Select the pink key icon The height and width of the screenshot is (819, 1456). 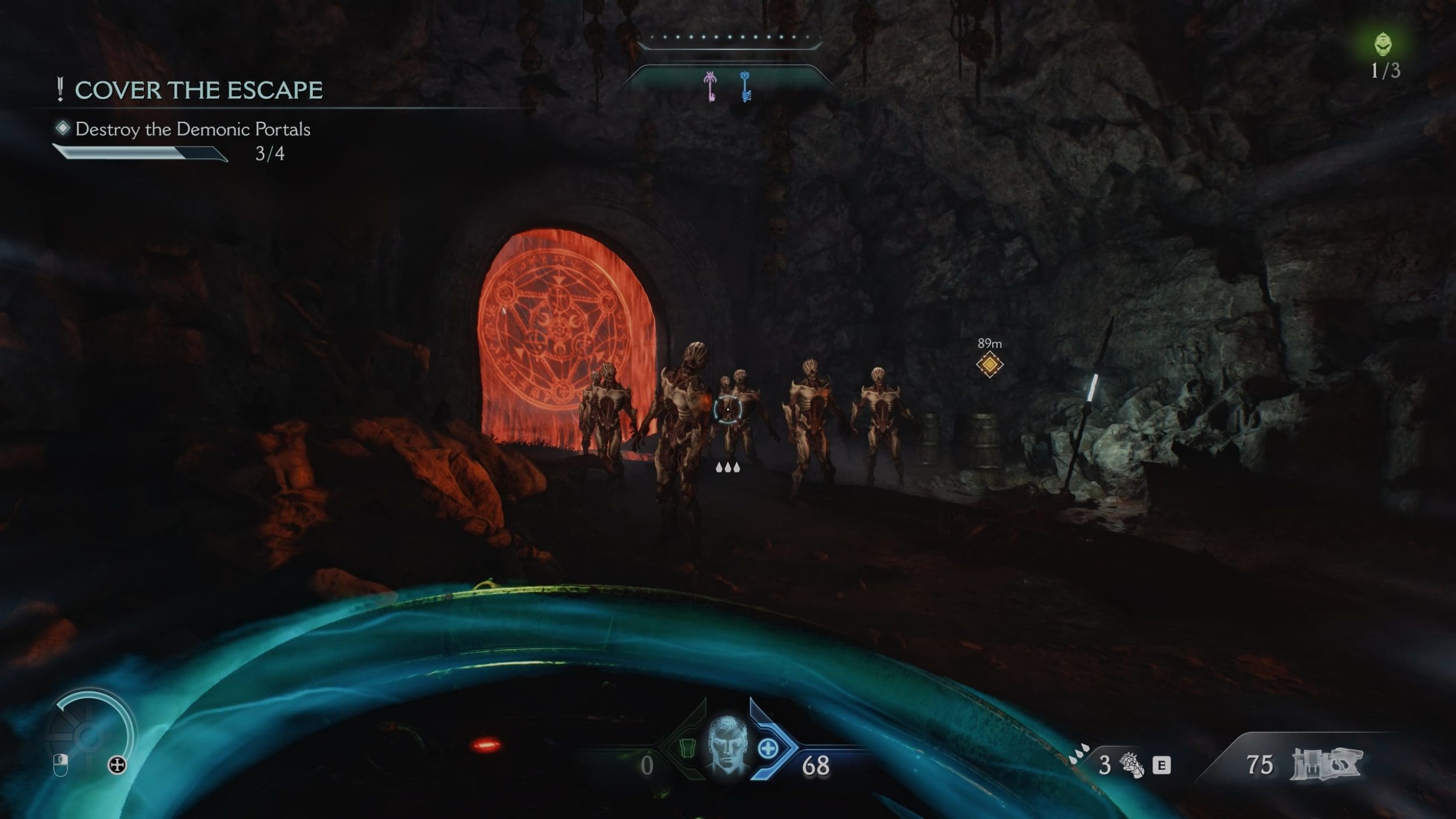point(711,86)
